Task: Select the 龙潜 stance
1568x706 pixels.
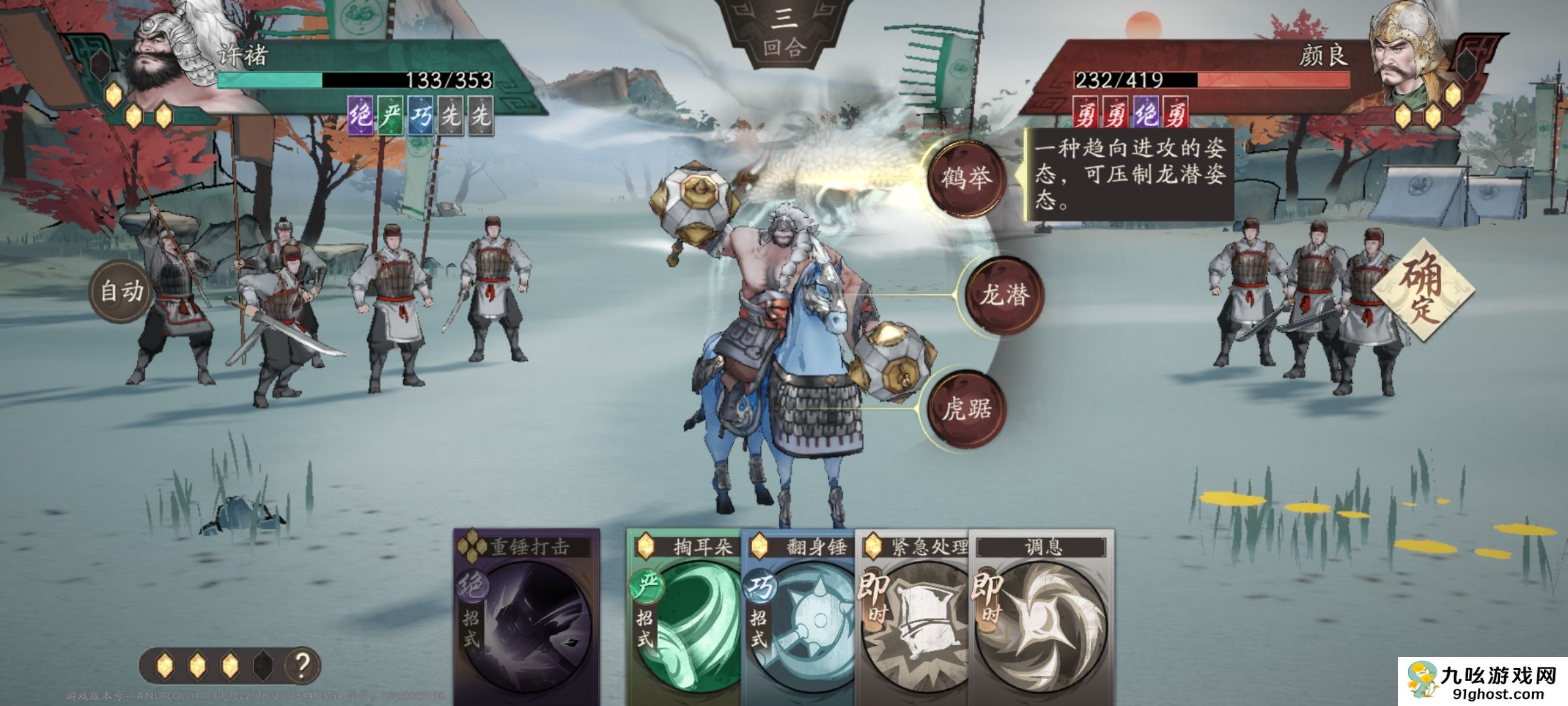Action: pos(1004,295)
